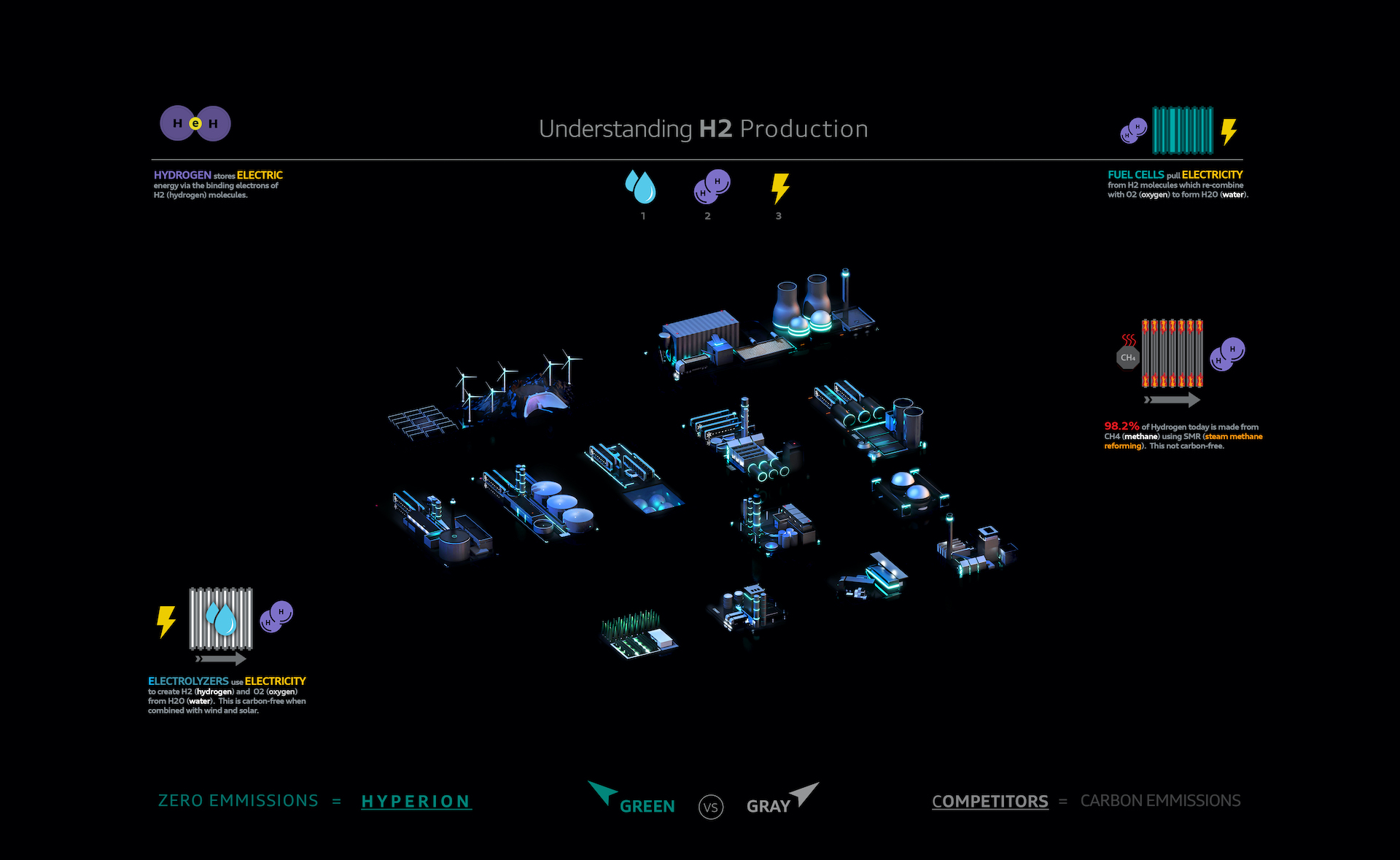
Task: Open the underlined COMPETITORS link
Action: tap(989, 801)
